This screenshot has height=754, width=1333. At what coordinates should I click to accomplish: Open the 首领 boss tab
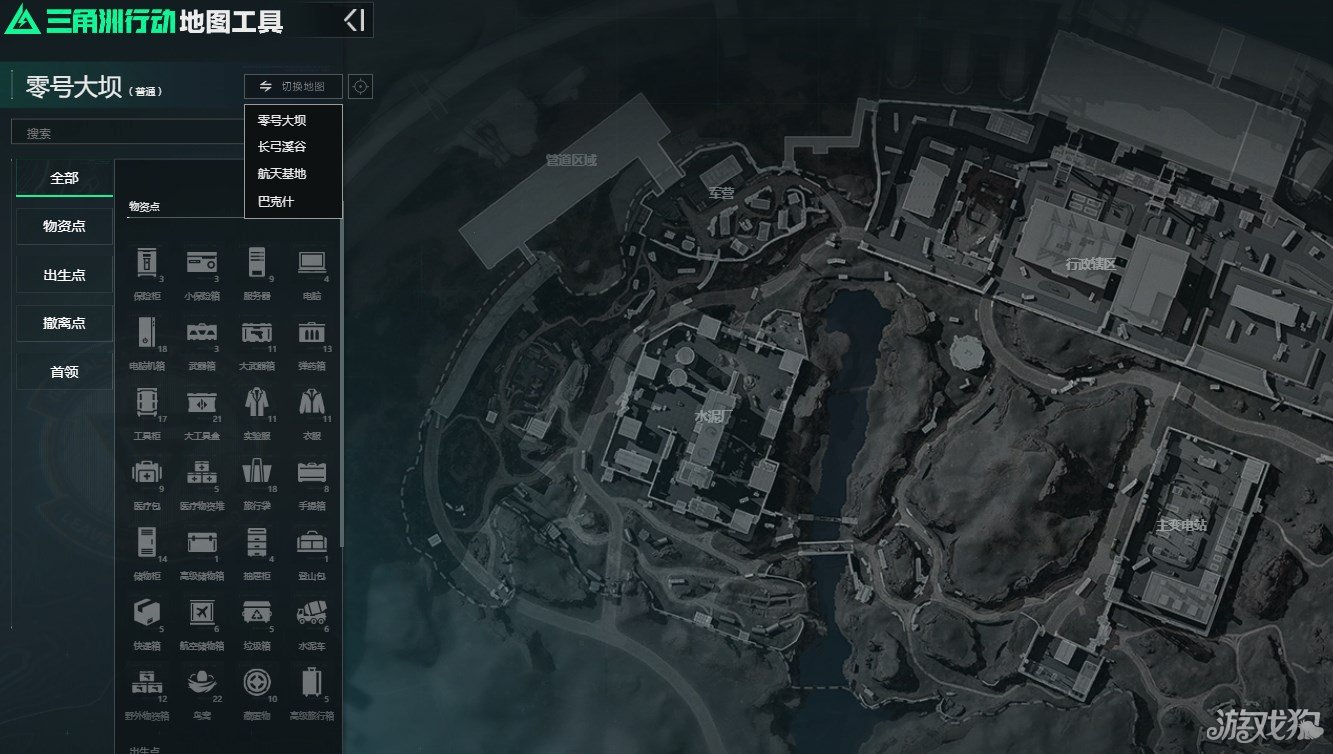pyautogui.click(x=65, y=372)
